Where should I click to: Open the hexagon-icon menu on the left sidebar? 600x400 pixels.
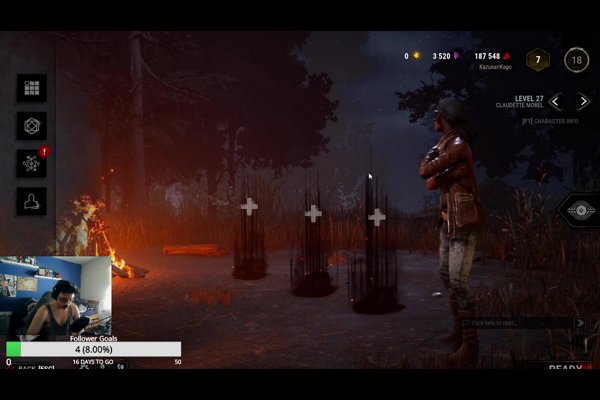click(x=31, y=126)
